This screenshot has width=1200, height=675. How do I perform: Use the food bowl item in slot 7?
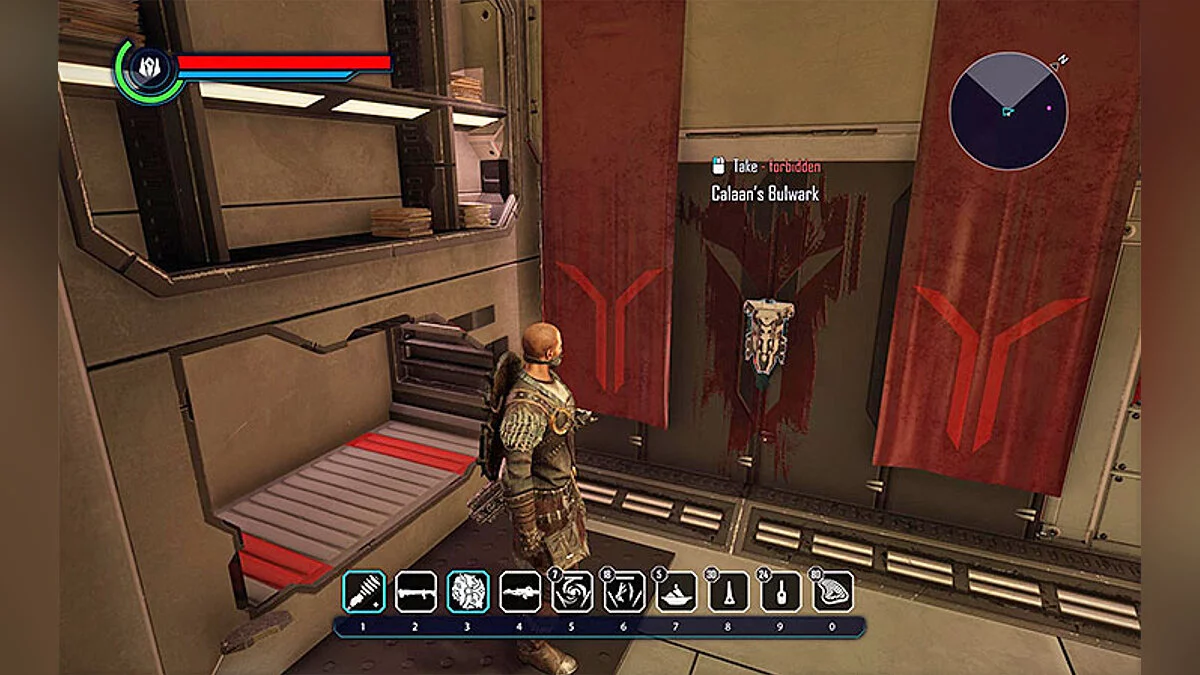click(x=676, y=591)
